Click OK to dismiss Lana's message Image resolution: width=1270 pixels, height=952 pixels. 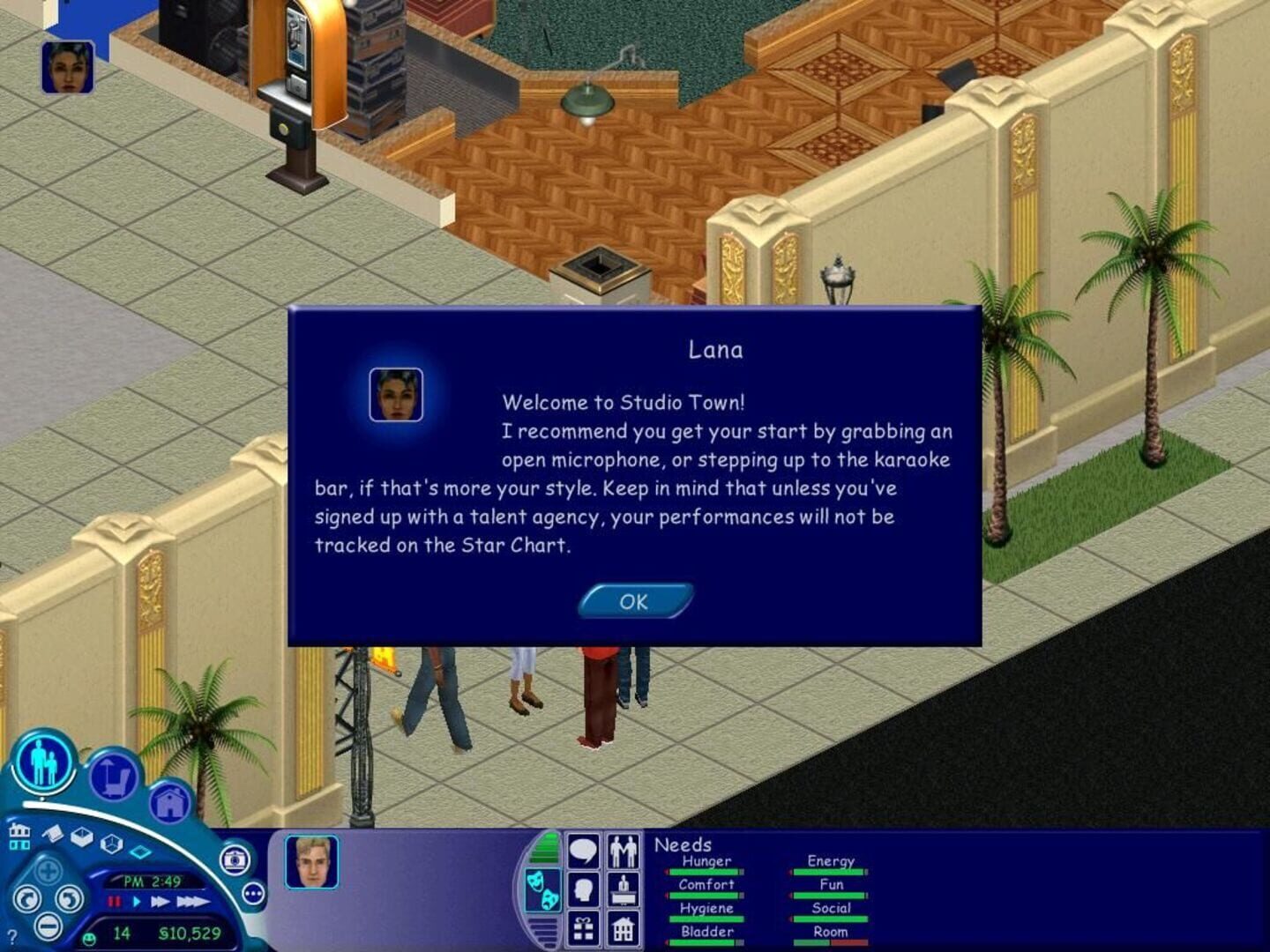[x=633, y=601]
